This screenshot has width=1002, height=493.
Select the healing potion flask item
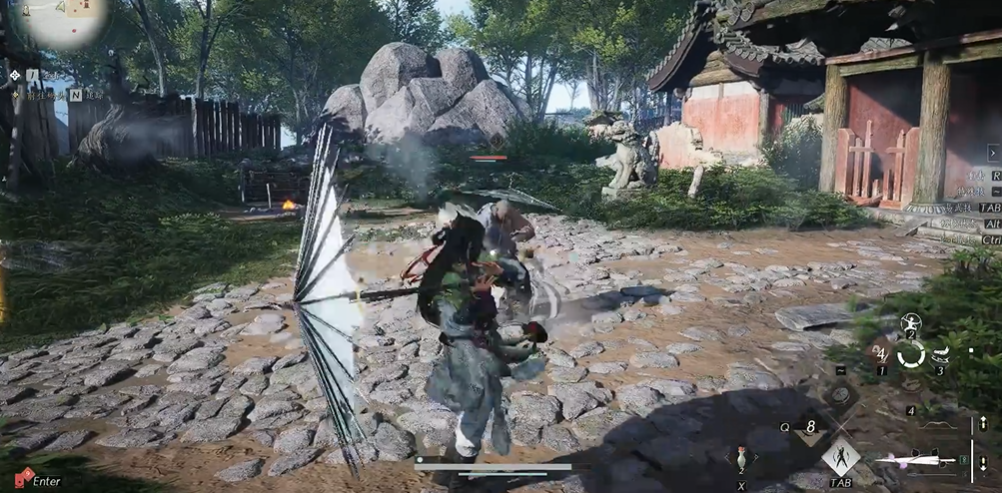[x=741, y=459]
